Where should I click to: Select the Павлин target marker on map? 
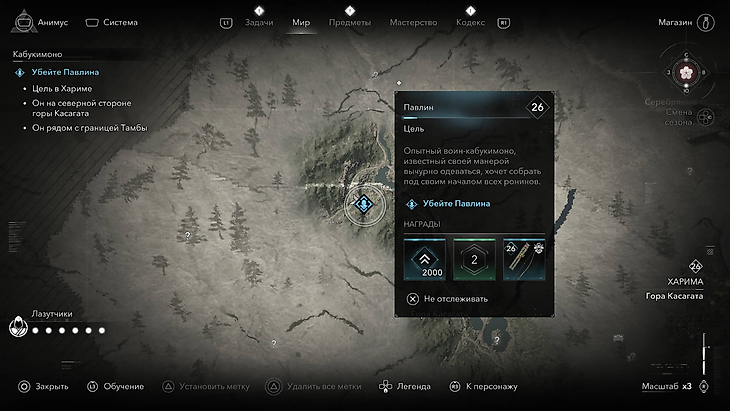(x=364, y=205)
